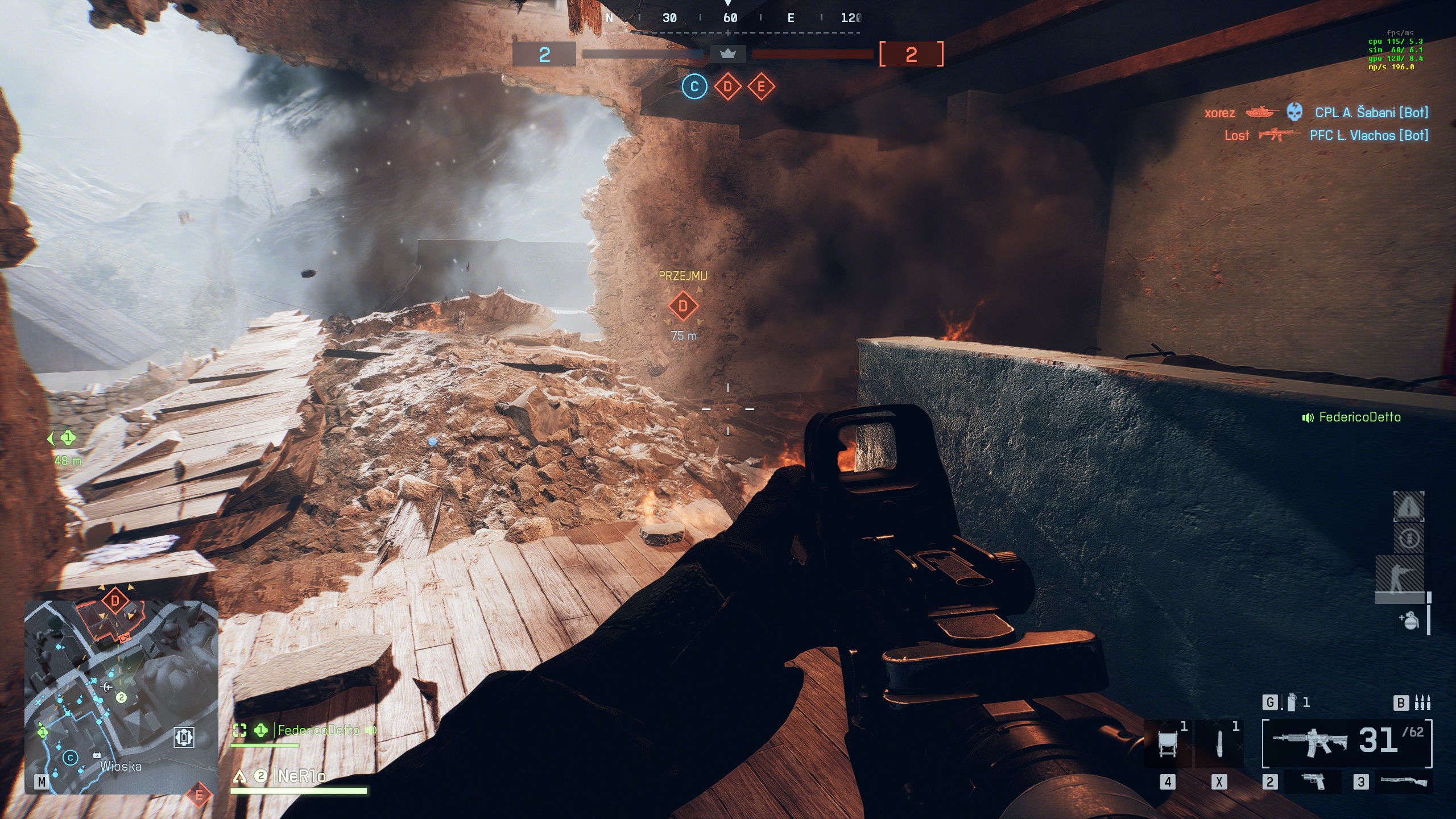Click the C flag on the minimap
1456x819 pixels.
pos(71,758)
